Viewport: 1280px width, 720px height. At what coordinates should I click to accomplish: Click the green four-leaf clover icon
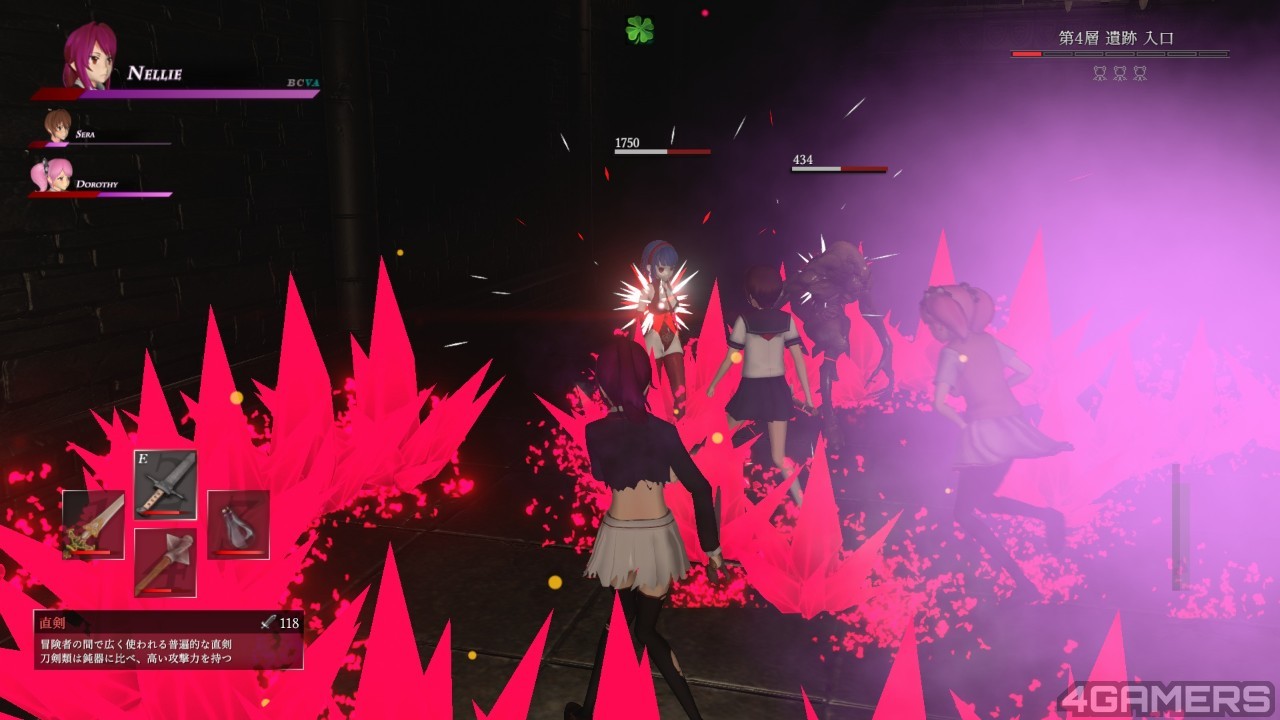coord(639,30)
